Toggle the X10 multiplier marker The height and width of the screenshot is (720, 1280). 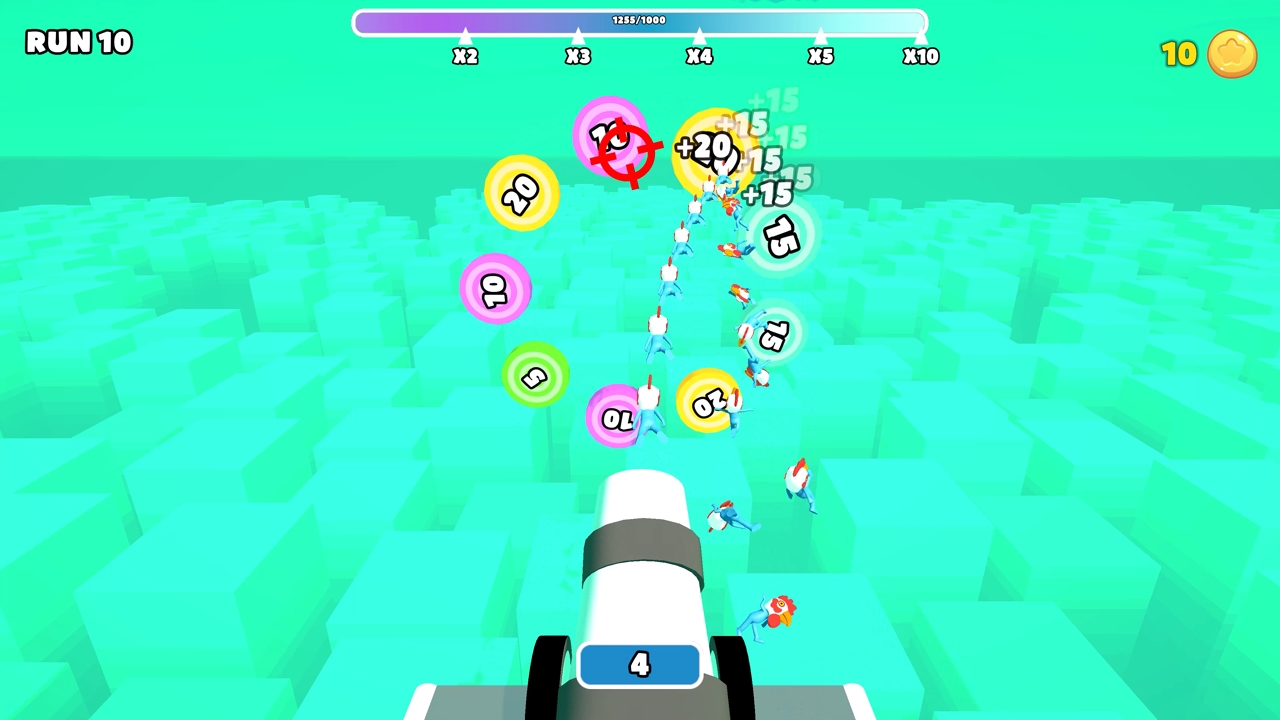point(920,52)
